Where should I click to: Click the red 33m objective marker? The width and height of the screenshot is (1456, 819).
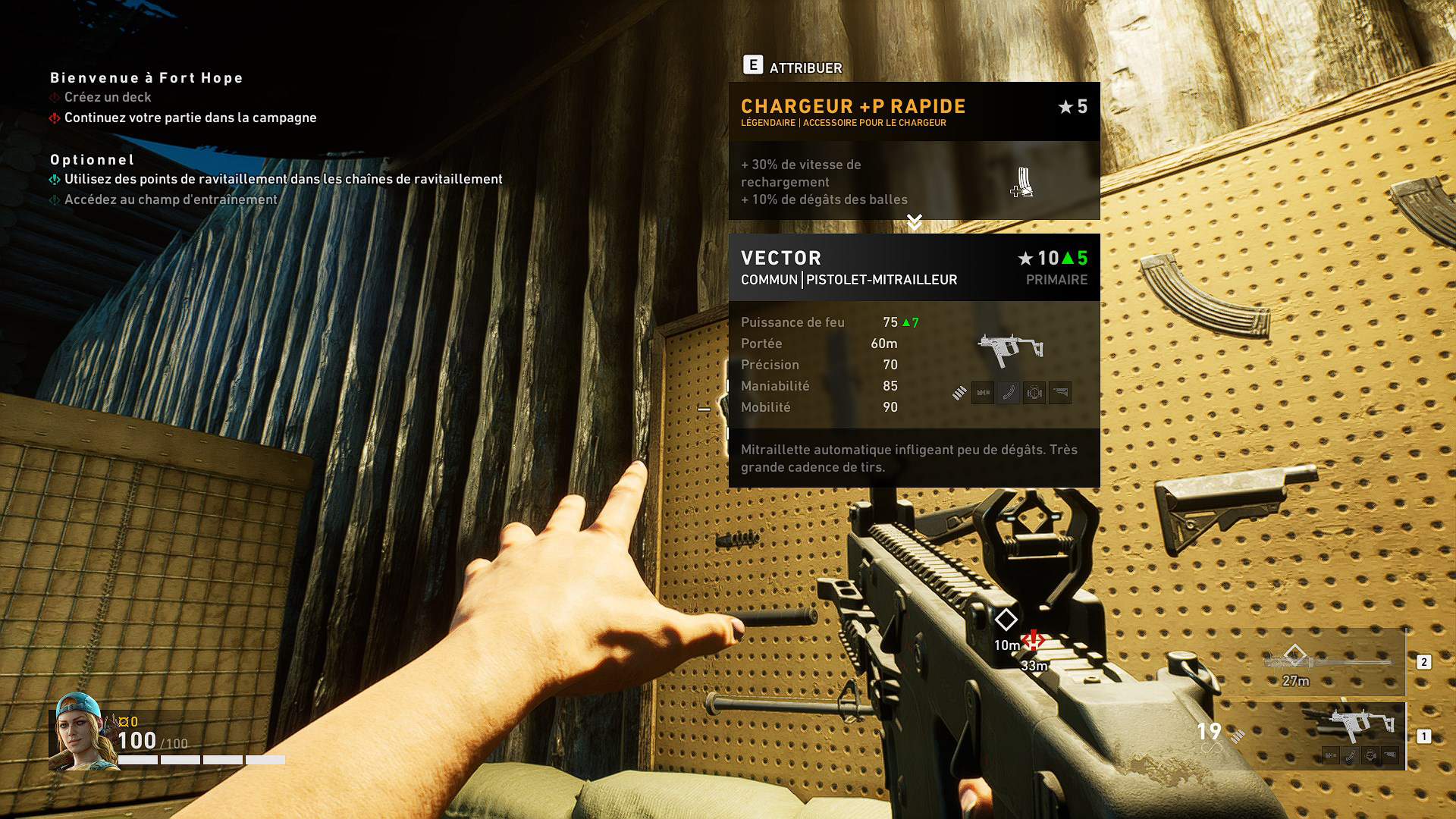1033,640
